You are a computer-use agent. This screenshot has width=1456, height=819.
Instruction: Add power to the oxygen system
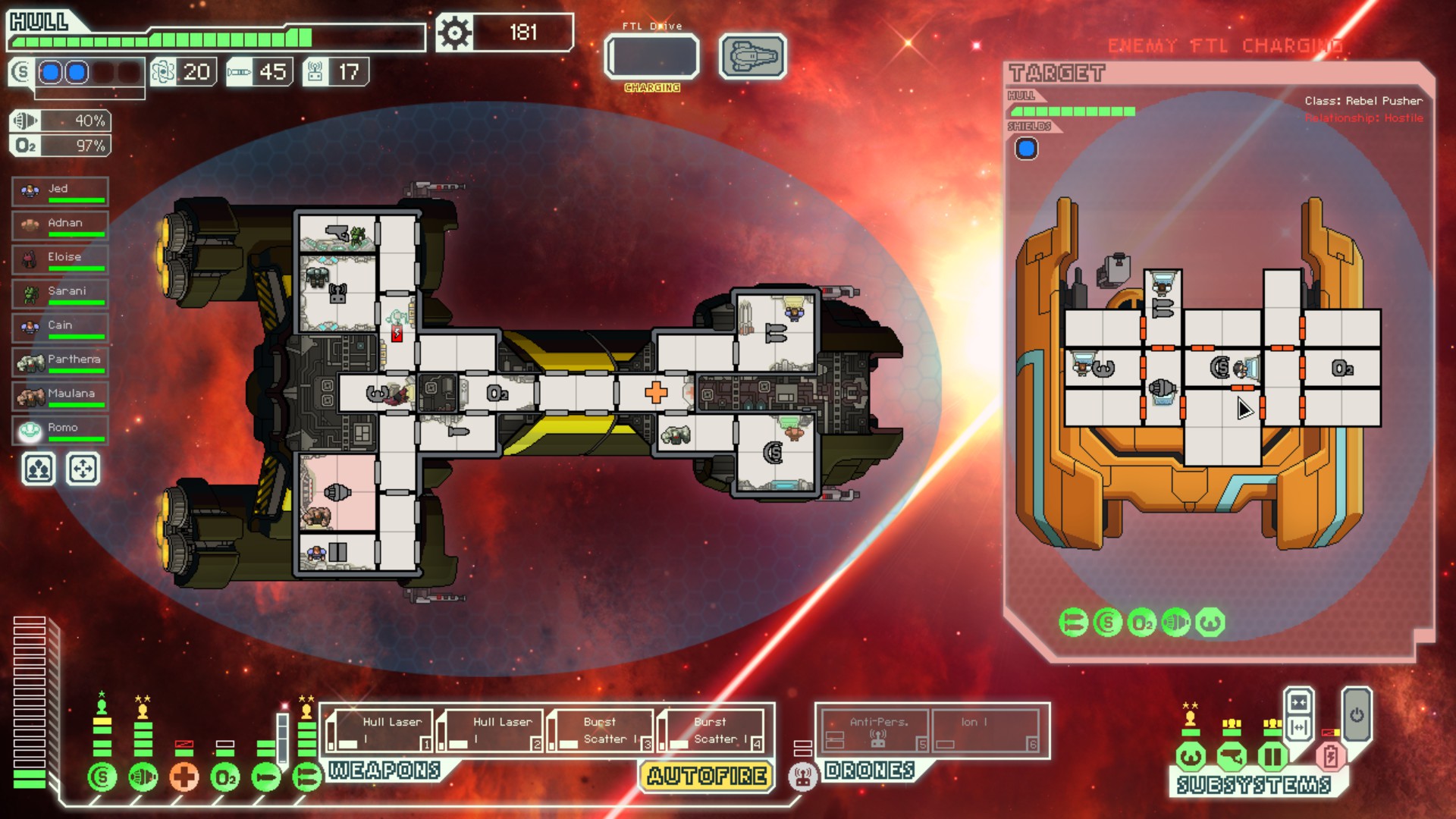[x=225, y=777]
